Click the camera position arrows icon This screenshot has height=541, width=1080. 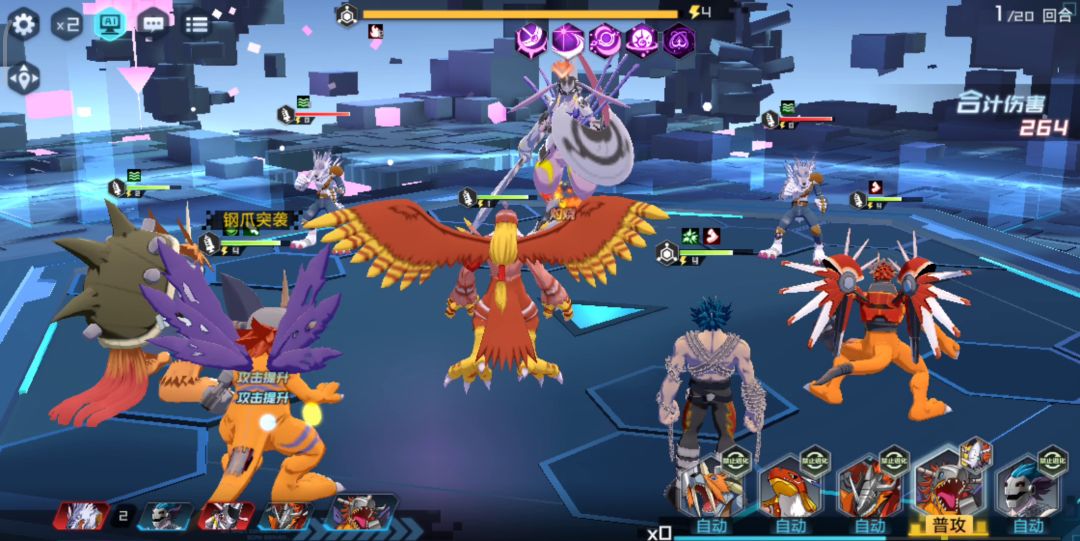click(x=23, y=77)
